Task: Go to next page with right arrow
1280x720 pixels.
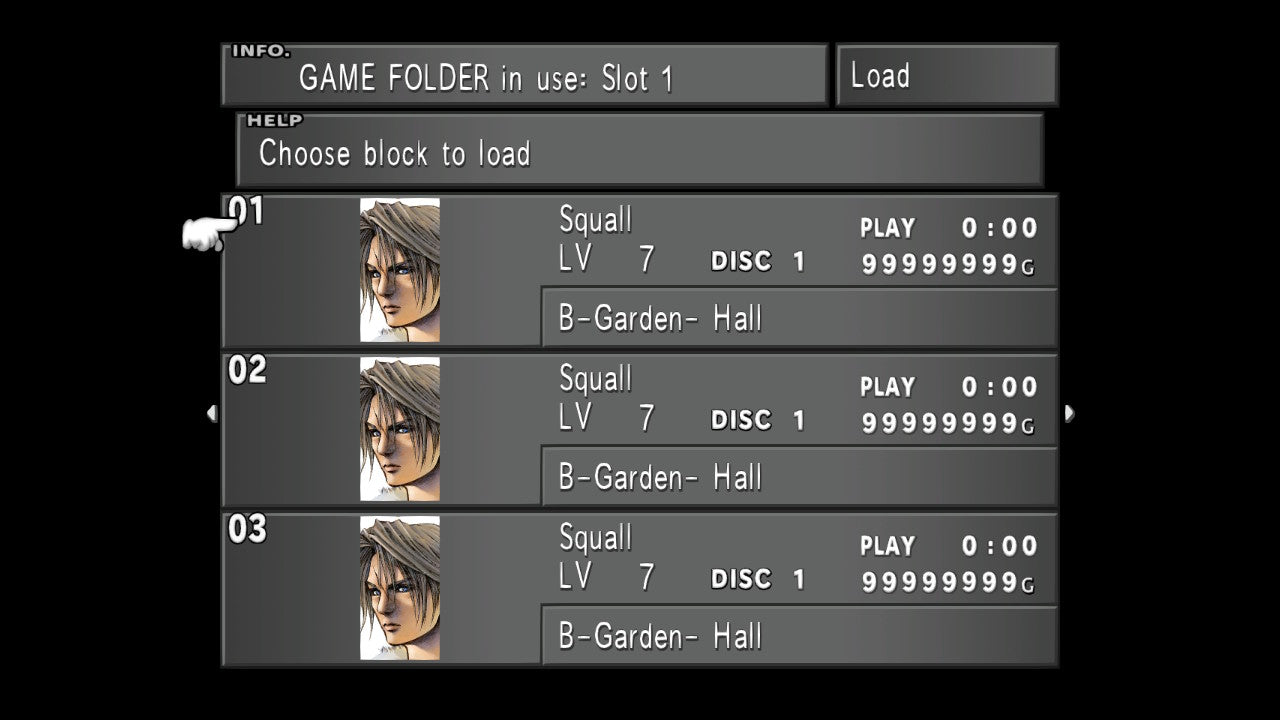Action: click(x=1069, y=413)
